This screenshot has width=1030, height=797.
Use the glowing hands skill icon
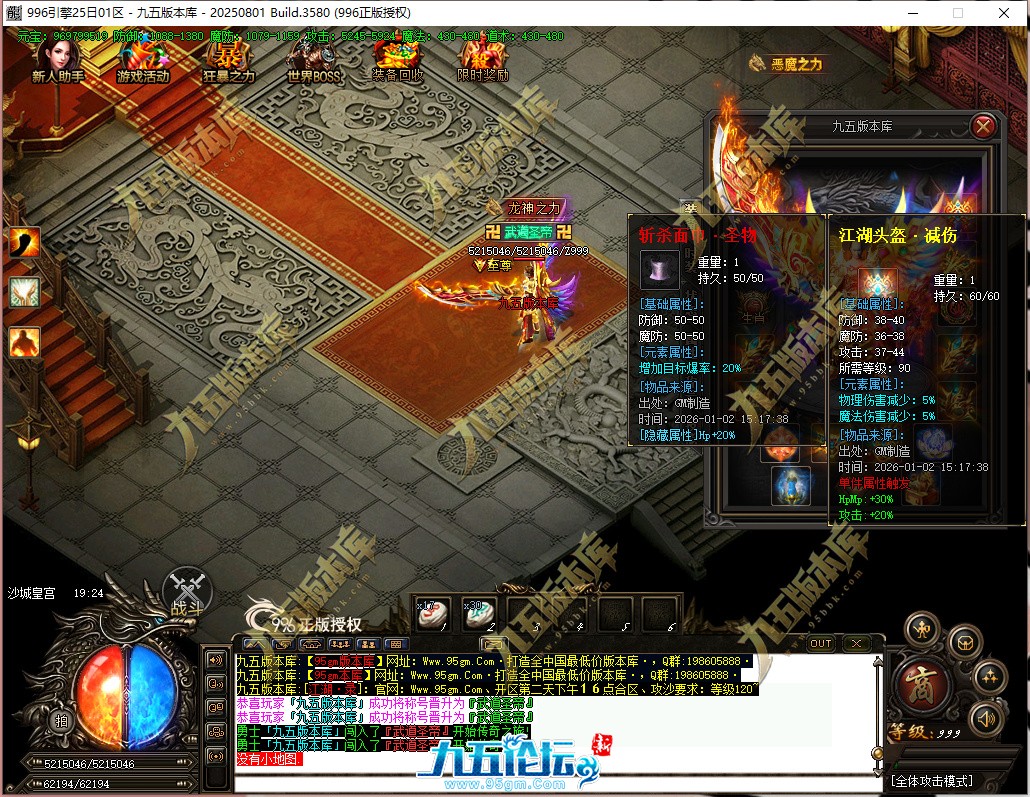coord(24,292)
